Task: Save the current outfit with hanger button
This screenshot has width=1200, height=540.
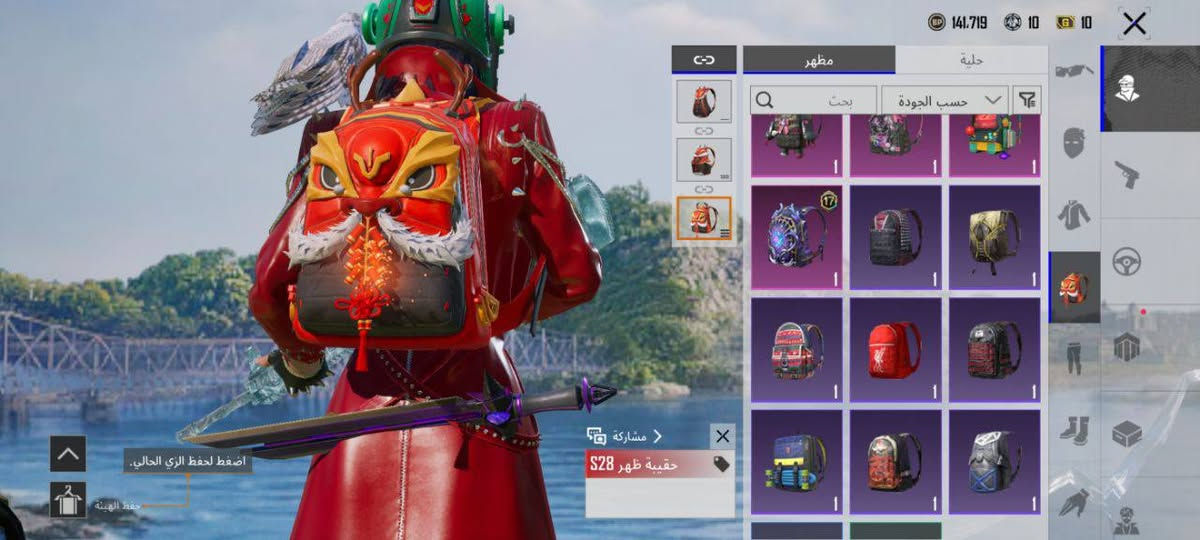Action: (68, 499)
